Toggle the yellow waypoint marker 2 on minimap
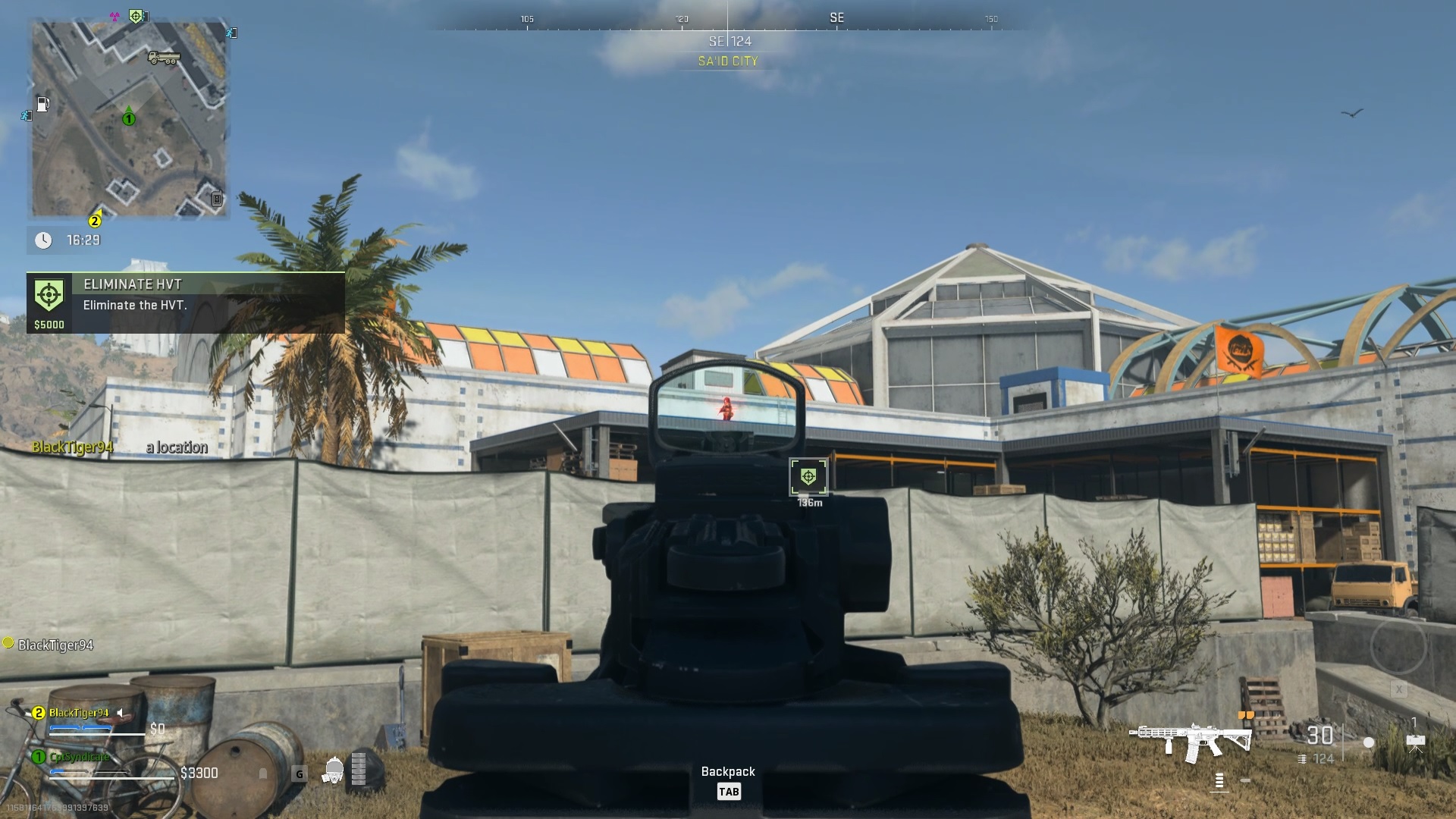Viewport: 1456px width, 819px height. [94, 221]
